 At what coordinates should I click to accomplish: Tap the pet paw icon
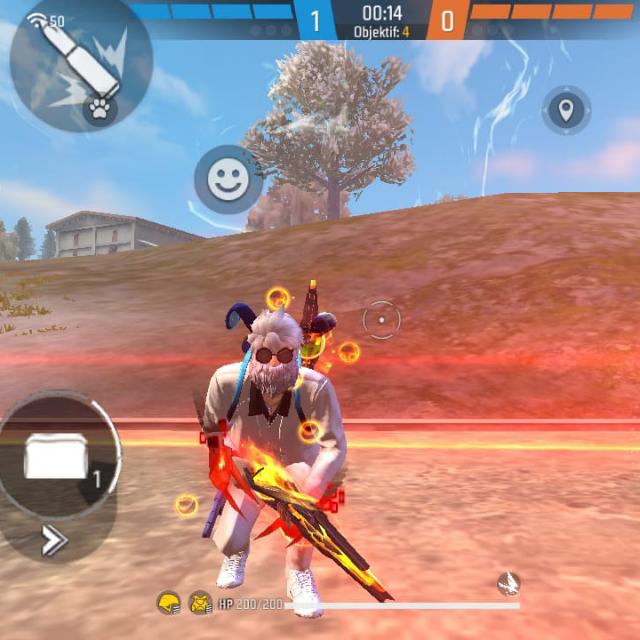coord(100,109)
